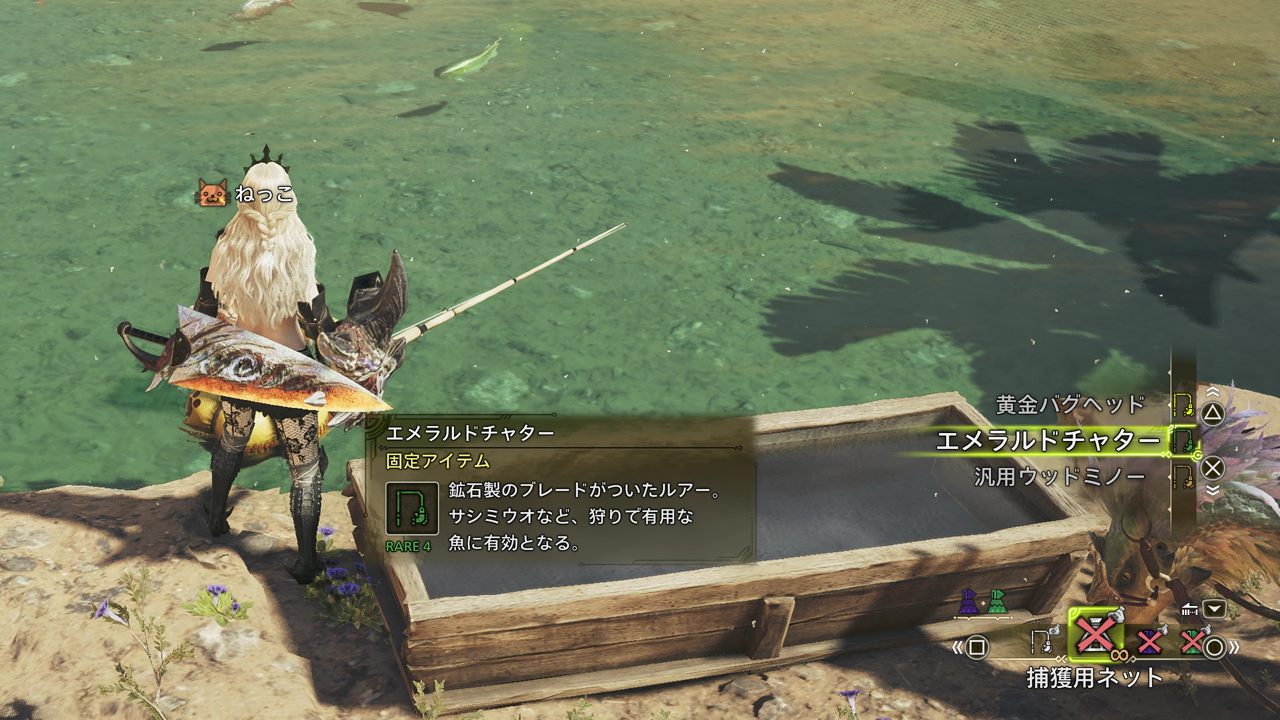Click the down chevron below the lure list
Viewport: 1280px width, 720px height.
tap(1212, 489)
